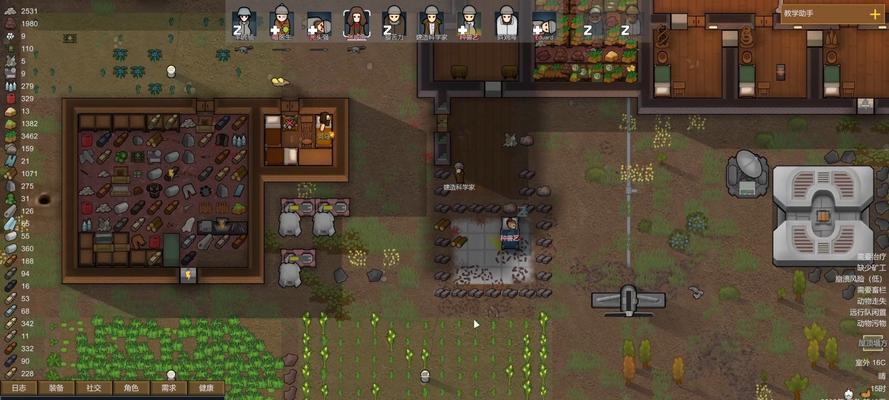Viewport: 889px width, 400px height.
Task: Open the 日志 (Log) tab
Action: pyautogui.click(x=18, y=388)
